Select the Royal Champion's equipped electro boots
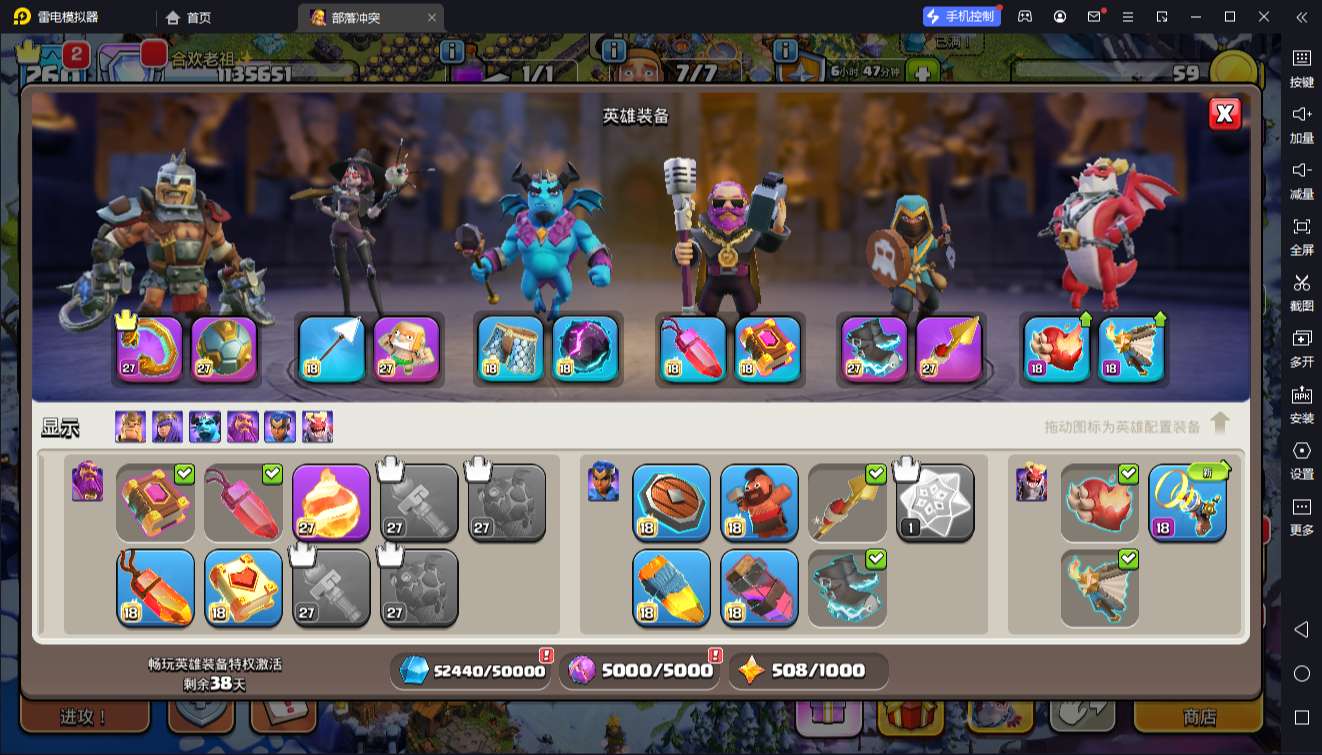 [x=874, y=349]
